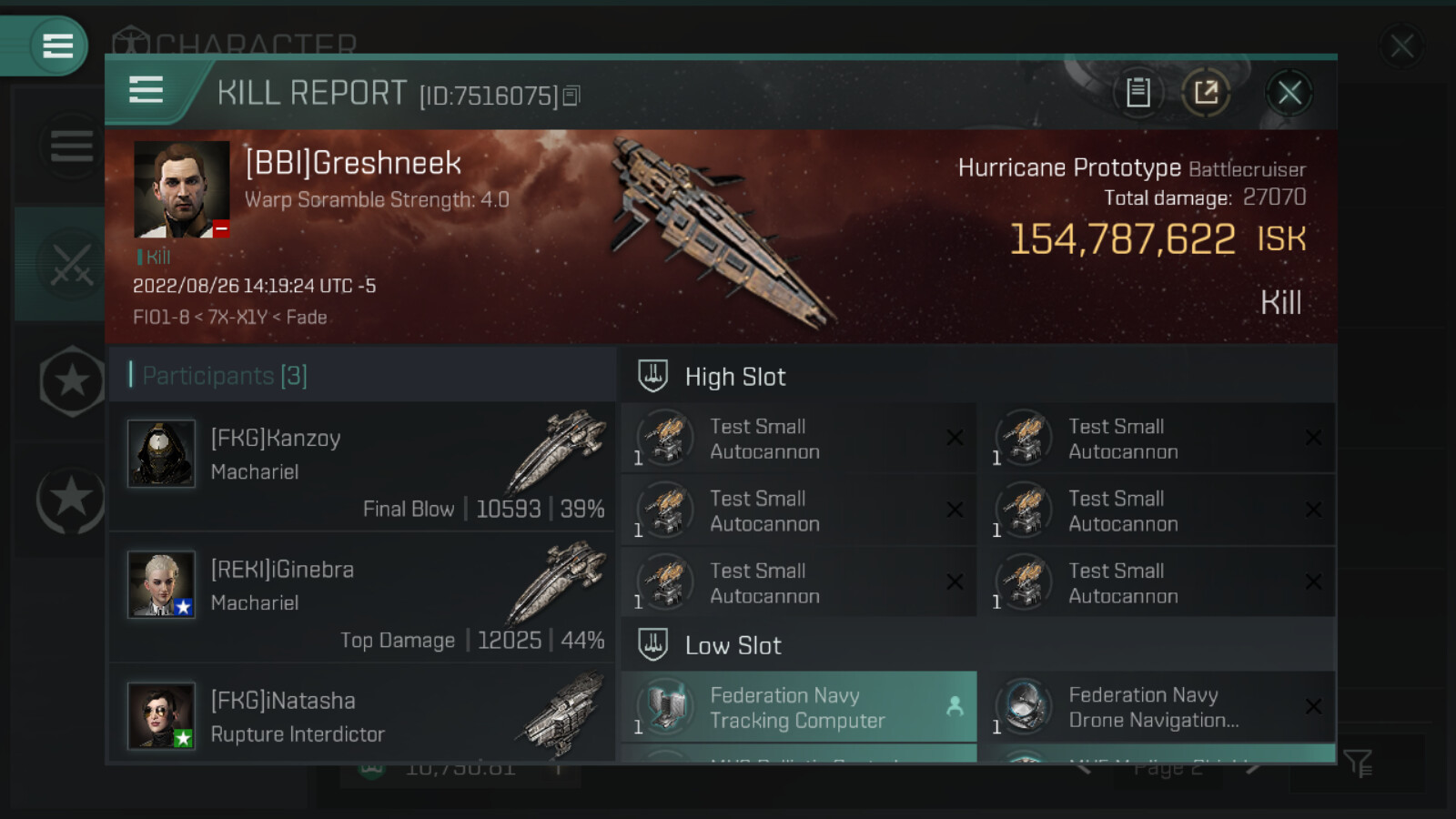Open the Federation Navy Tracking Computer module
Image resolution: width=1456 pixels, height=819 pixels.
[798, 707]
